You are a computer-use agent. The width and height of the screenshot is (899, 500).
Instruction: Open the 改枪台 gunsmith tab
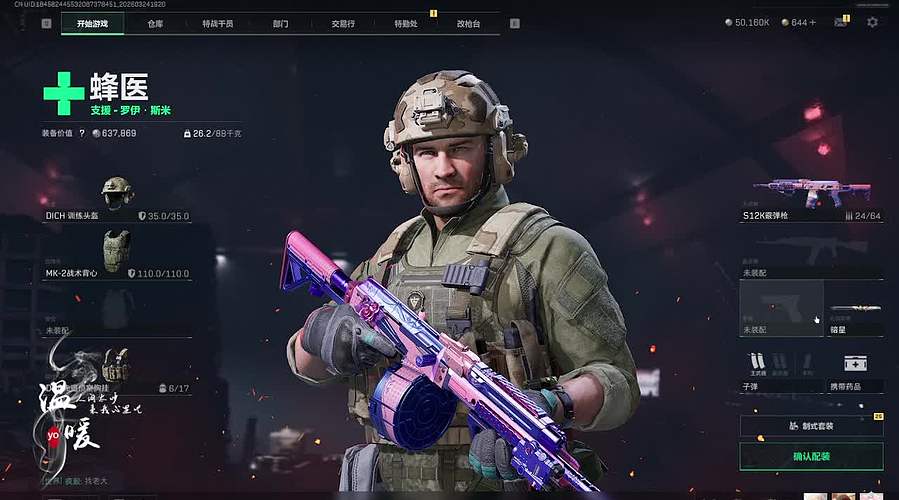click(x=468, y=23)
